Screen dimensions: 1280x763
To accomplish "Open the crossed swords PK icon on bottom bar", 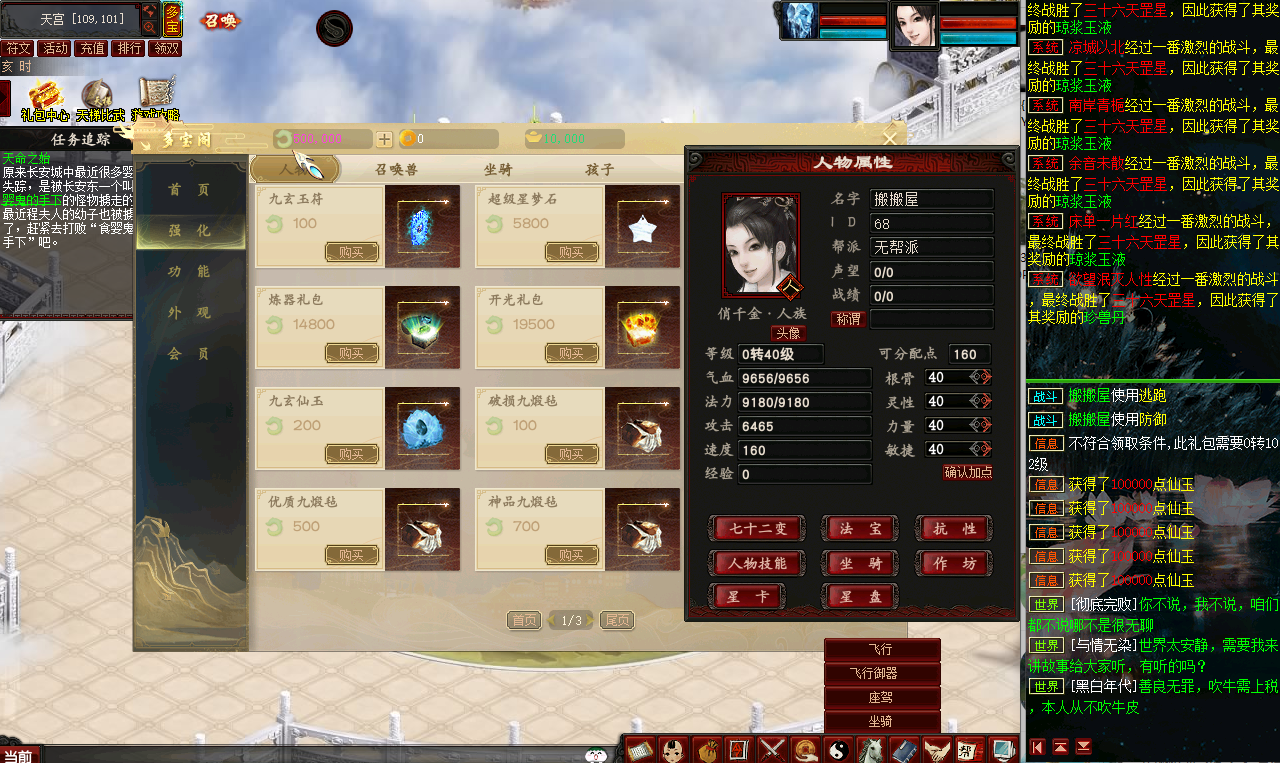I will coord(772,748).
